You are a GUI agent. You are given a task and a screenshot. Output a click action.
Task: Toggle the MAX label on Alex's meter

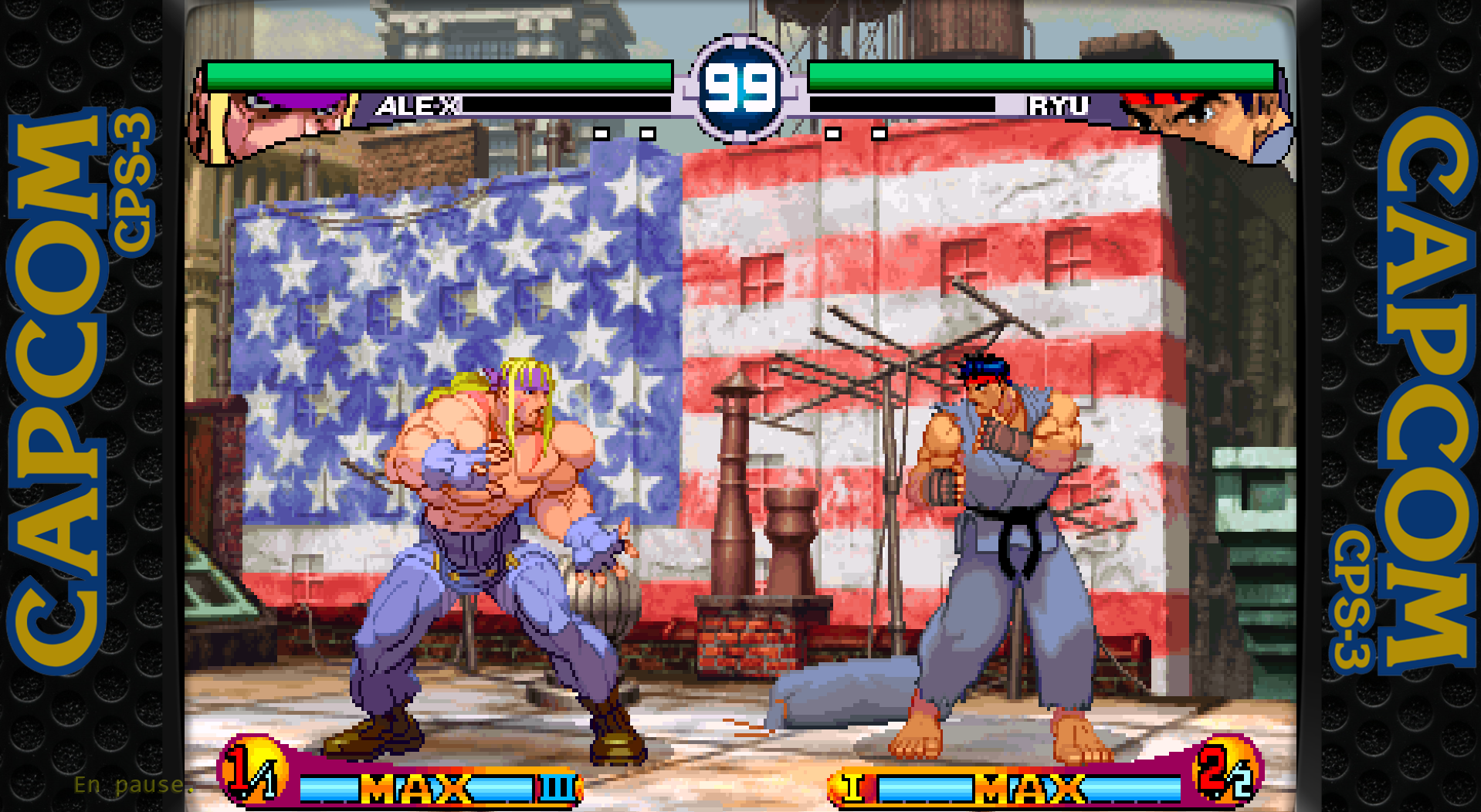pyautogui.click(x=413, y=789)
